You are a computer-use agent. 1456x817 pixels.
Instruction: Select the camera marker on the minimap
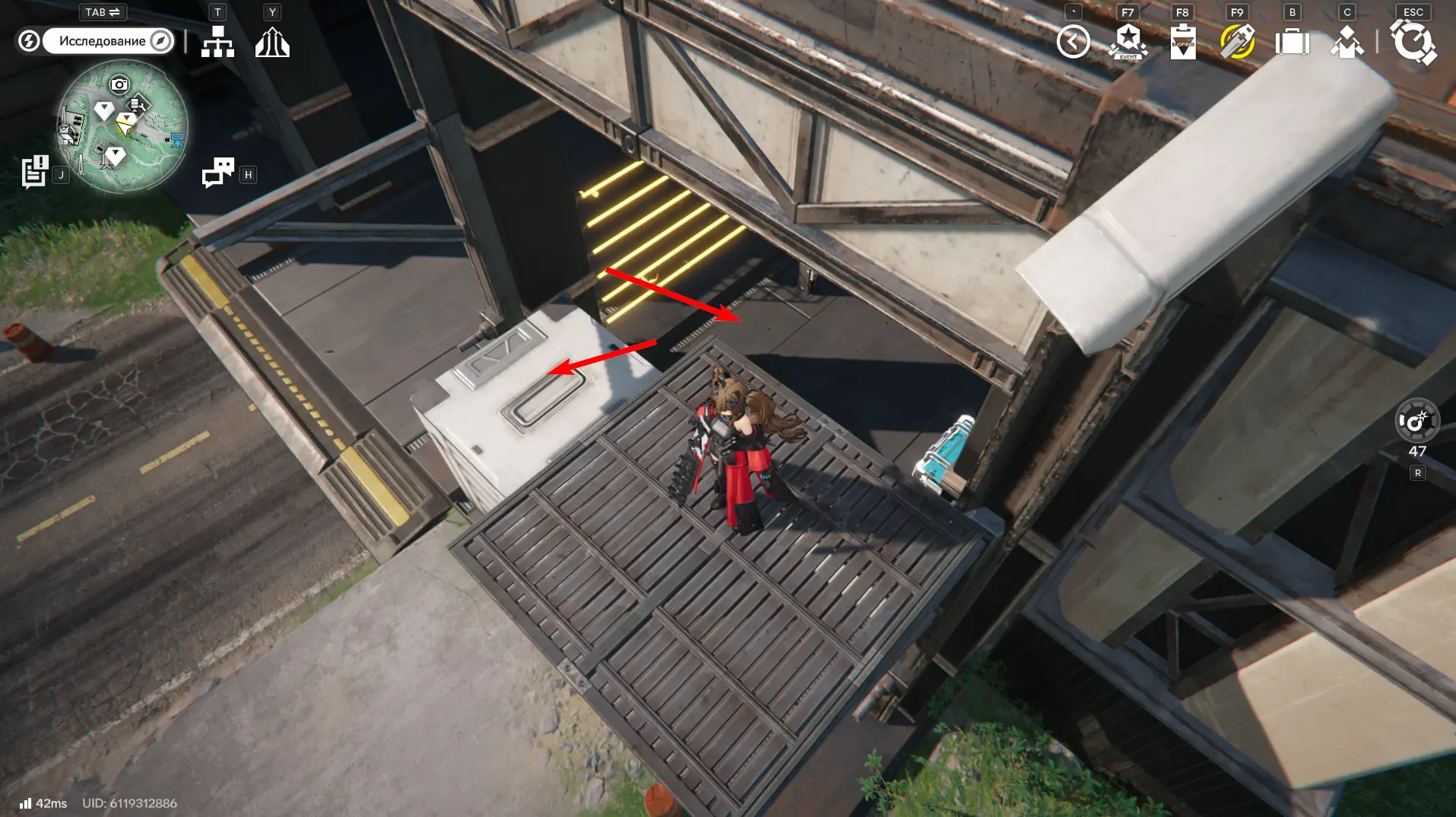point(119,84)
